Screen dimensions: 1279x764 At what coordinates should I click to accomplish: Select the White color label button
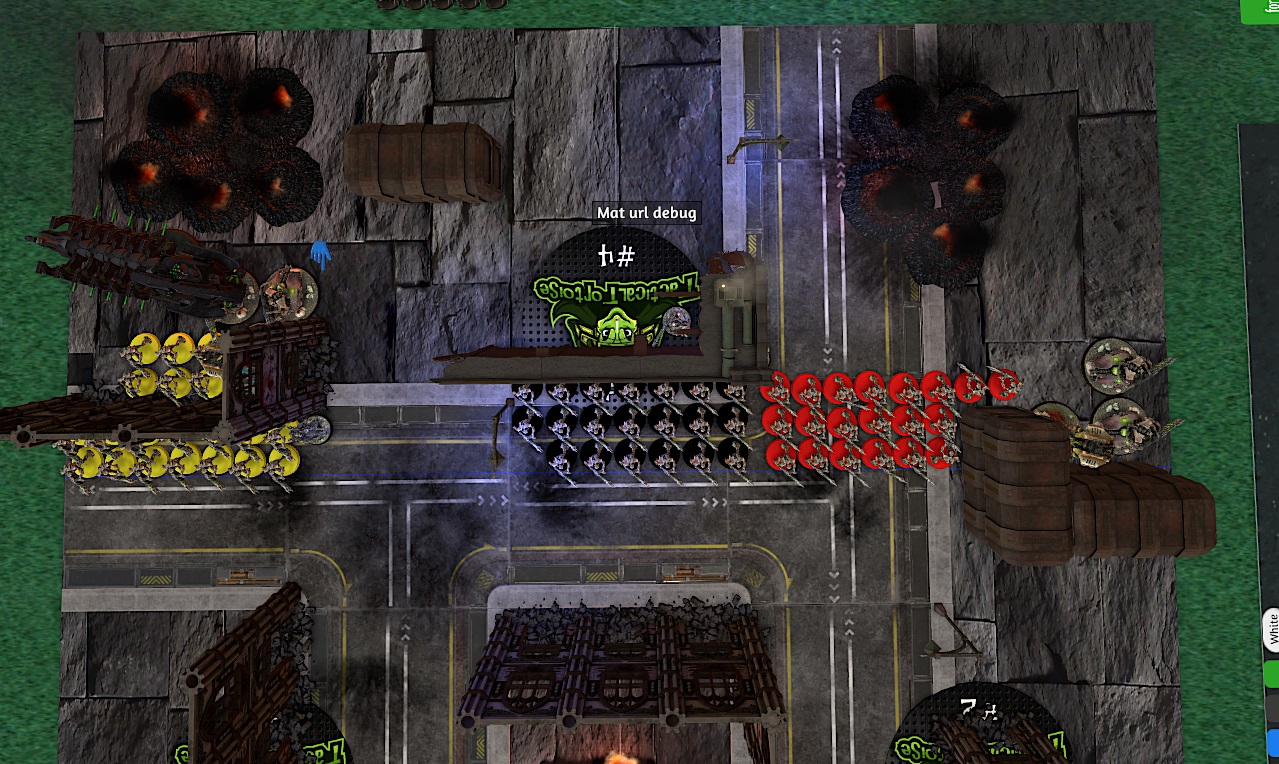click(1272, 630)
